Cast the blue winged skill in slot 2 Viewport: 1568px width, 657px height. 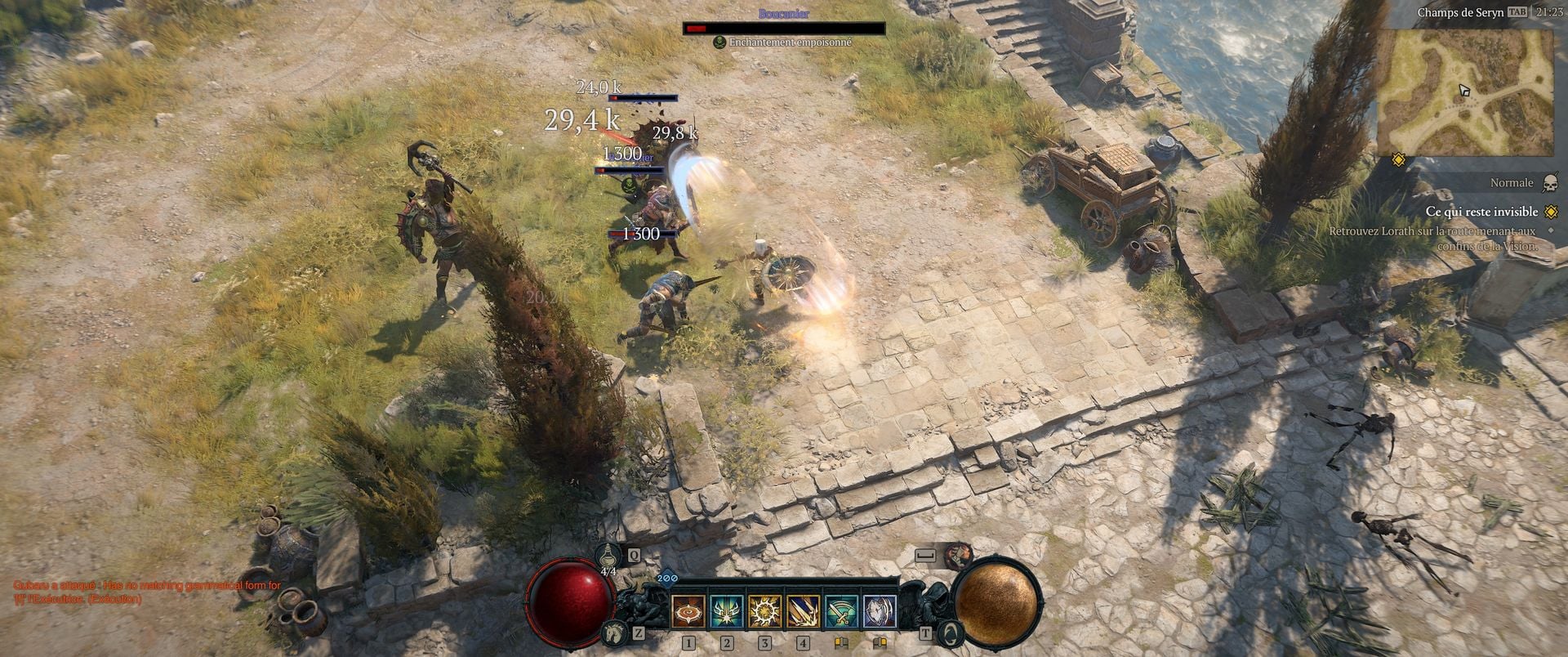727,611
